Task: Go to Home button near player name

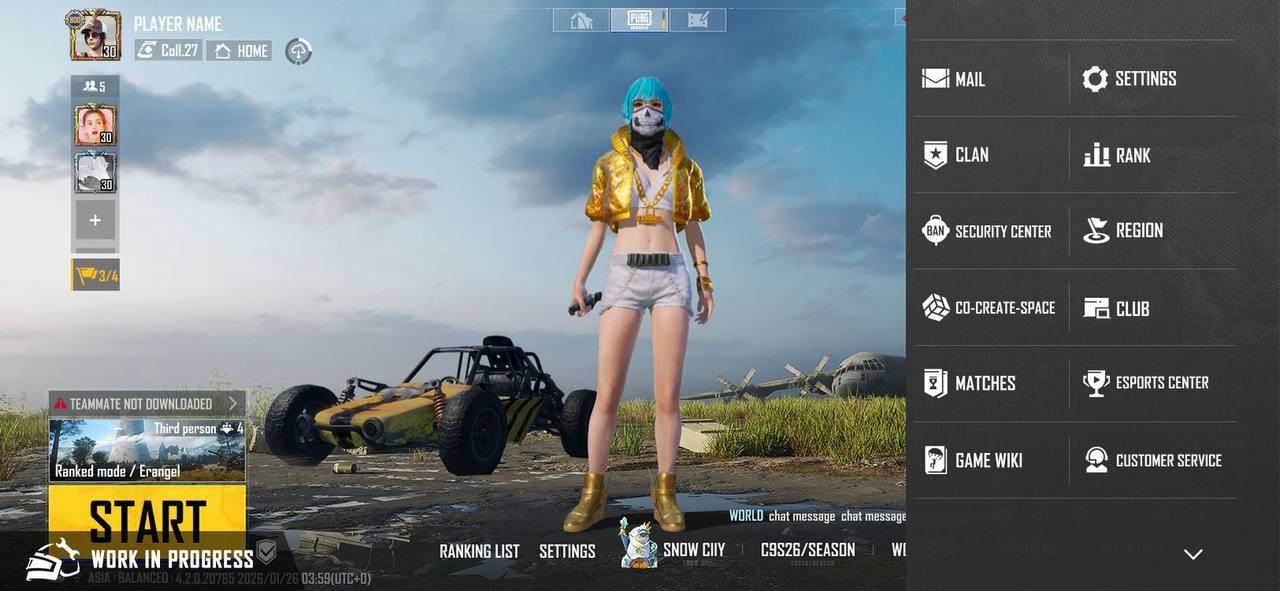Action: coord(240,51)
